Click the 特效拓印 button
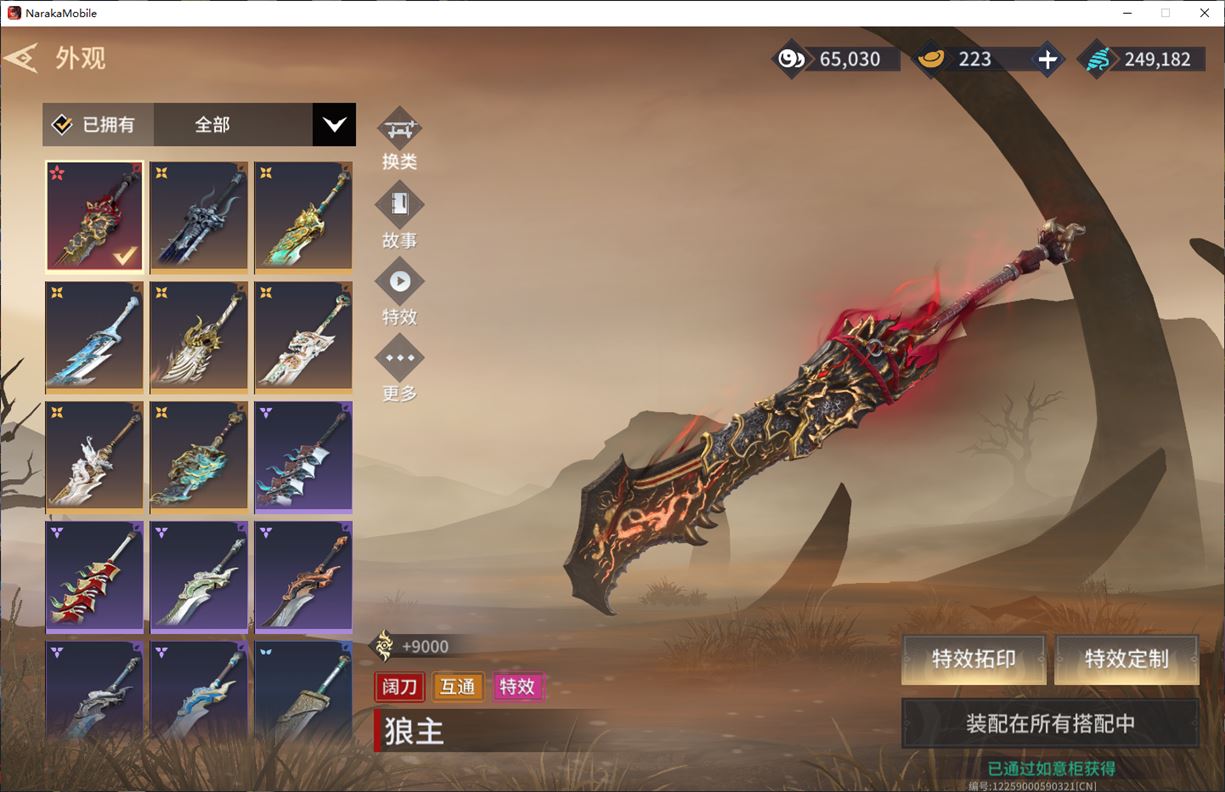This screenshot has width=1225, height=792. coord(973,659)
